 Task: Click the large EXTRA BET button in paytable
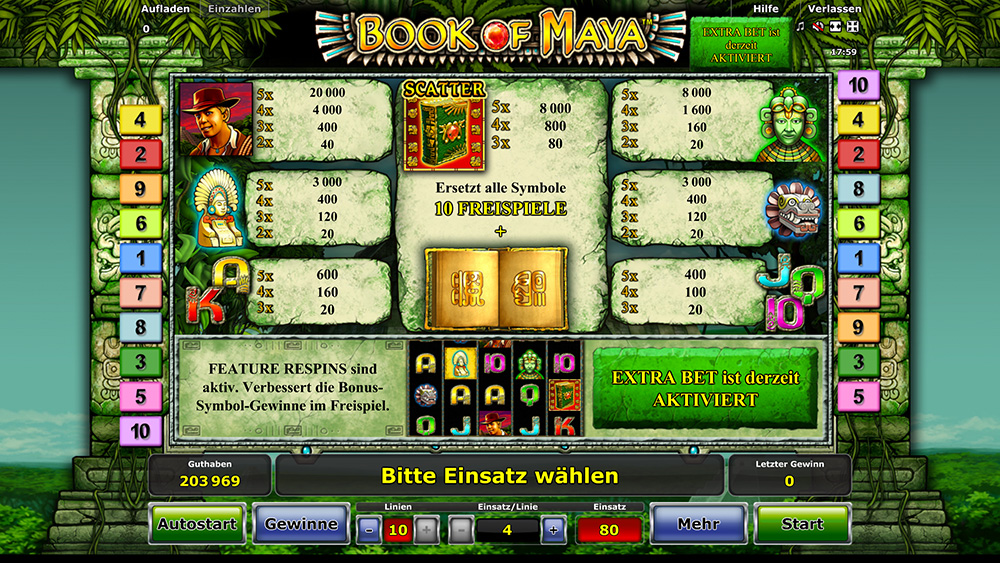pos(705,388)
